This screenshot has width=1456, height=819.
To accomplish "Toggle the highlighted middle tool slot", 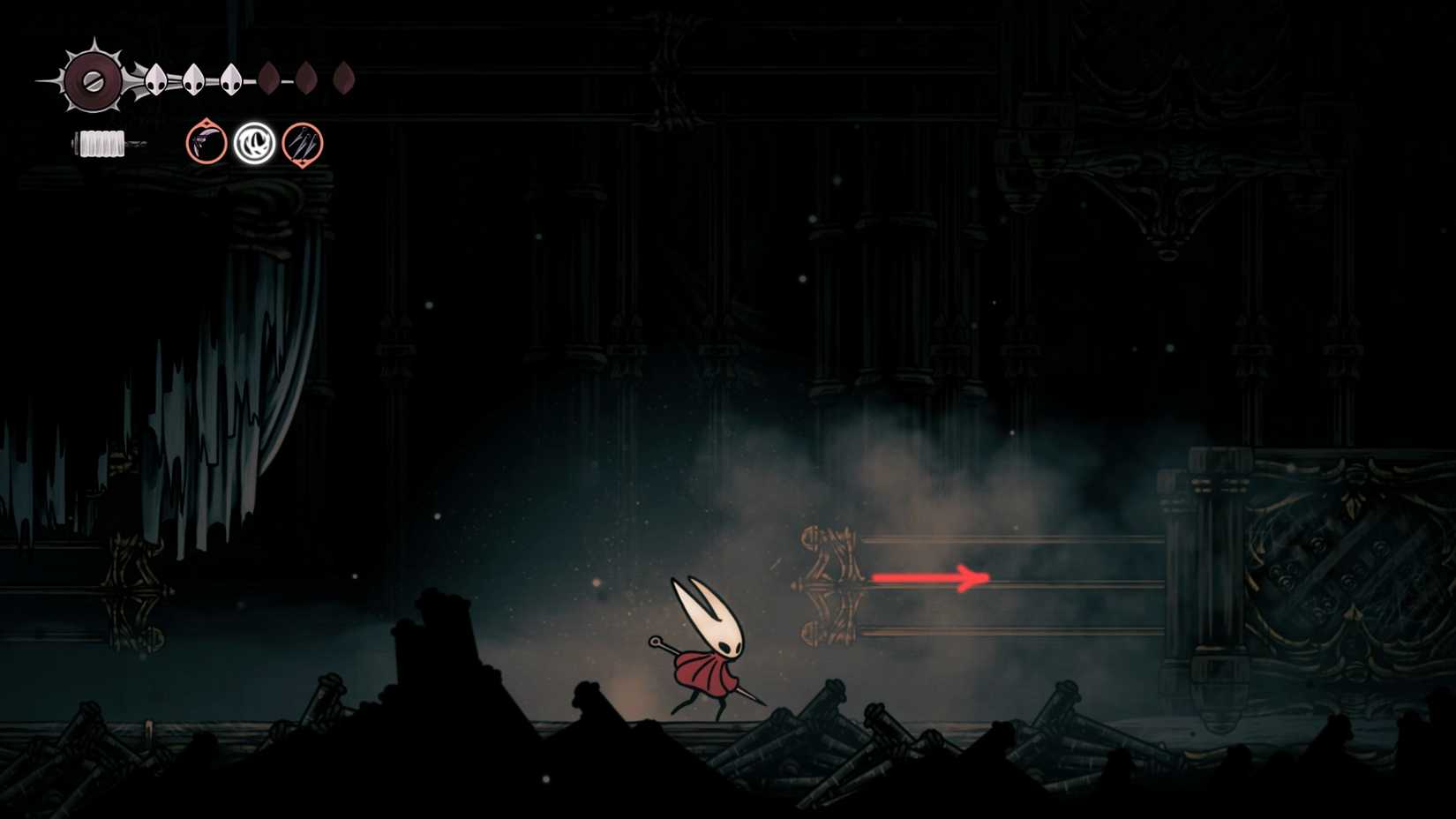I will pyautogui.click(x=253, y=143).
